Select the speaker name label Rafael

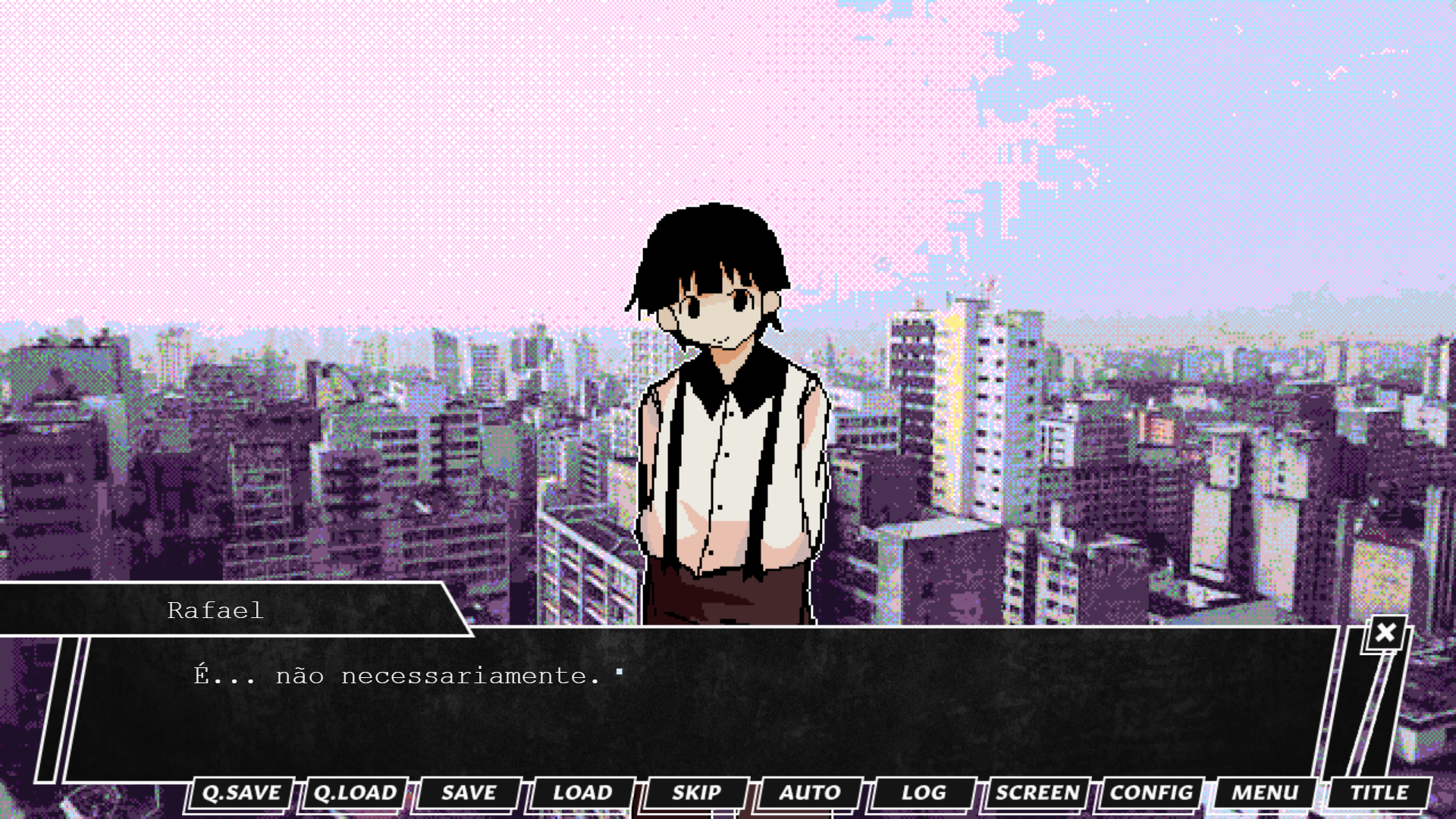click(215, 611)
